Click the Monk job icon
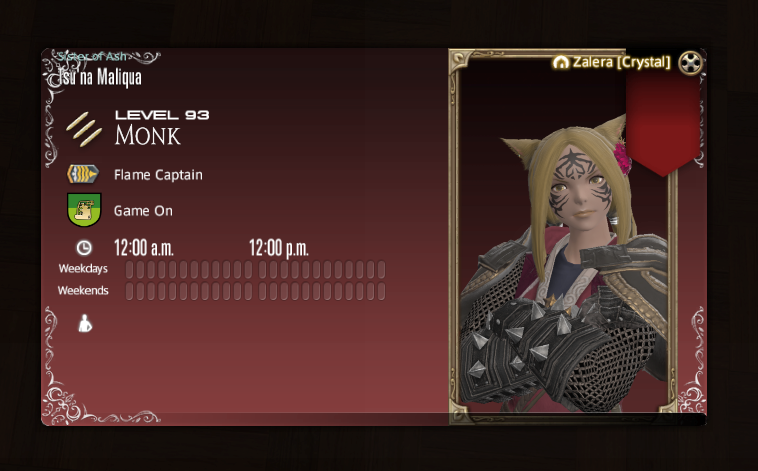This screenshot has height=471, width=758. [x=84, y=128]
